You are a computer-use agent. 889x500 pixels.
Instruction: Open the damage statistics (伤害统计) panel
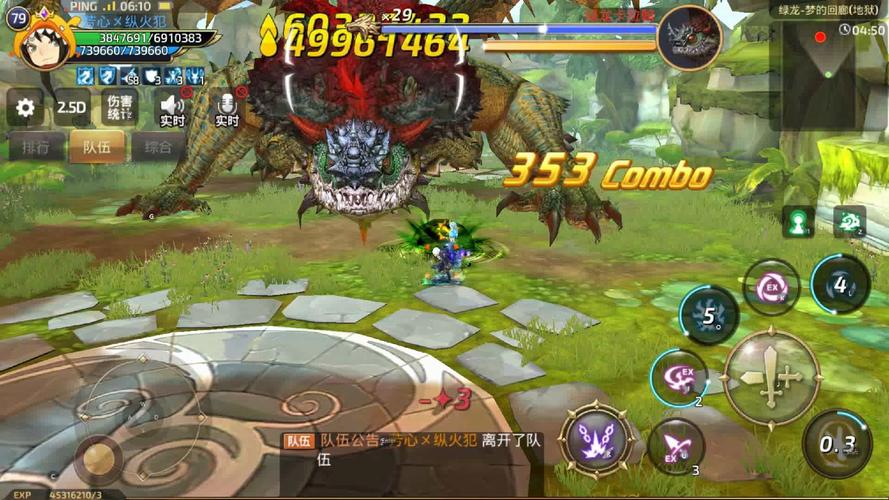pyautogui.click(x=121, y=107)
